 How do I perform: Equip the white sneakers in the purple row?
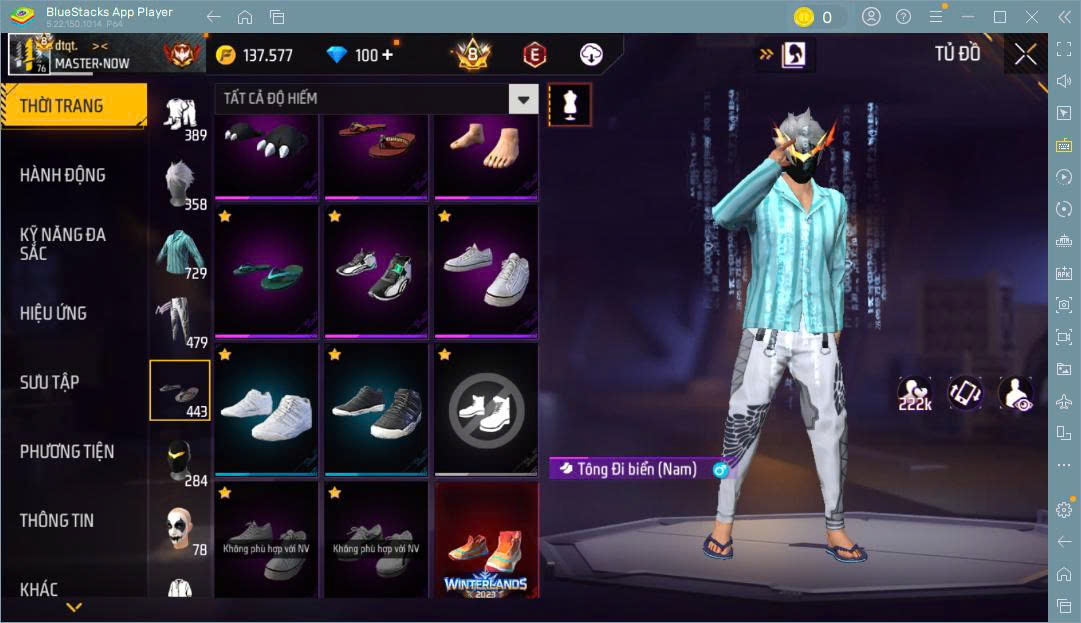[x=485, y=272]
